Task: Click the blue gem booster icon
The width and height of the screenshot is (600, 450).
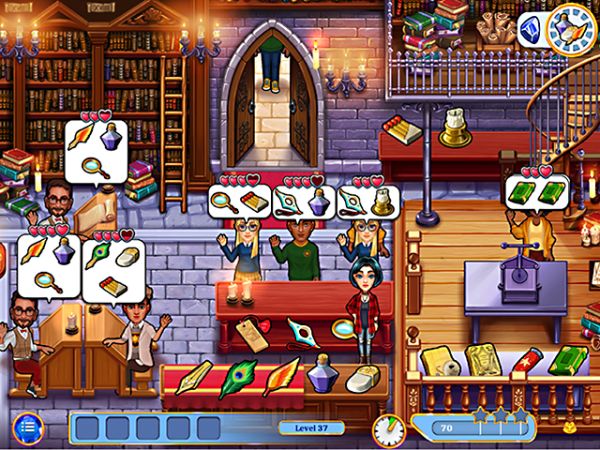Action: click(532, 29)
